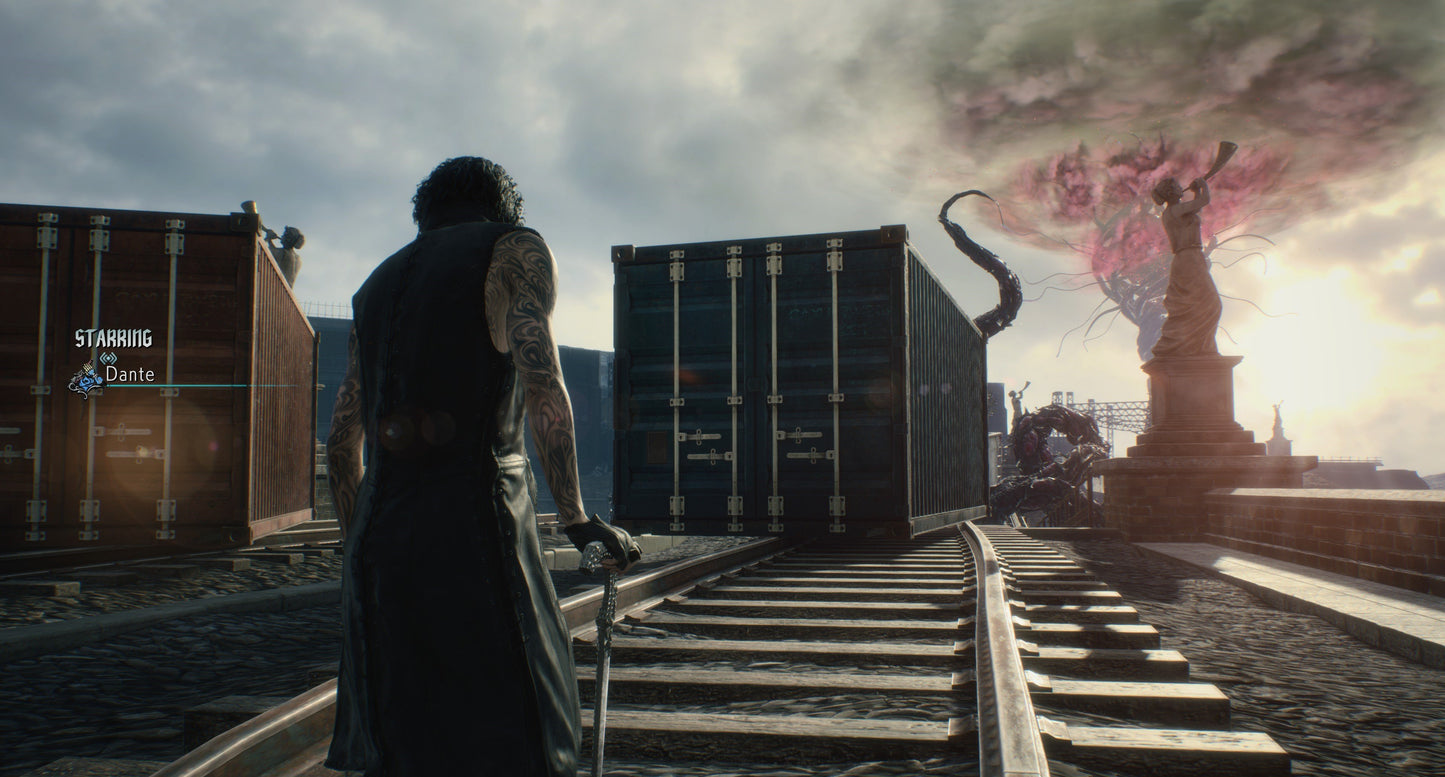Click the network signal icon above Dante
The width and height of the screenshot is (1445, 777).
pyautogui.click(x=109, y=357)
